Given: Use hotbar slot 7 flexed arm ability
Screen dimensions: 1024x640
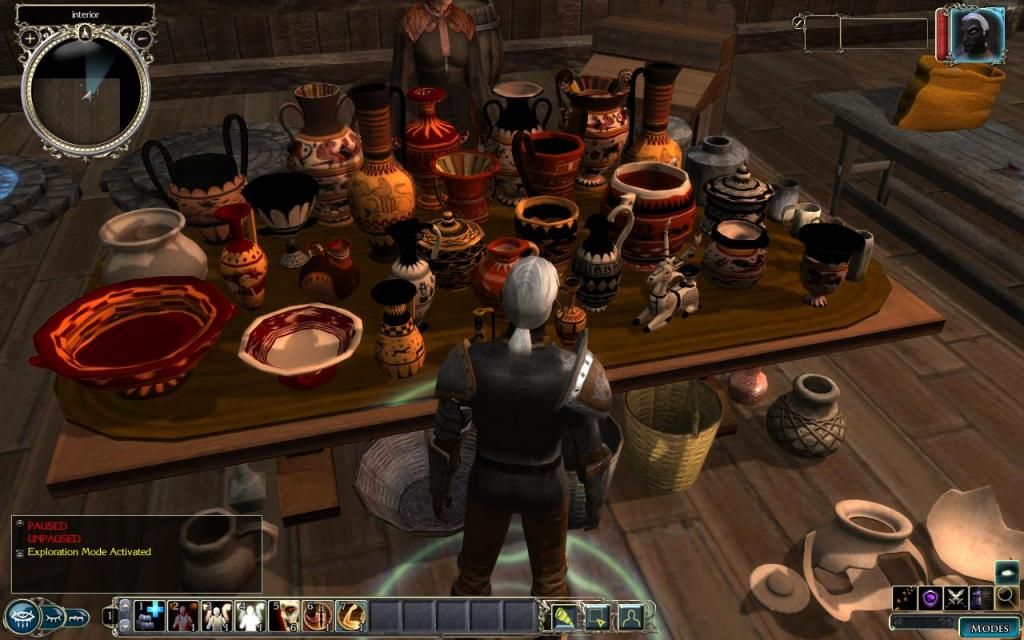Looking at the screenshot, I should pyautogui.click(x=350, y=615).
